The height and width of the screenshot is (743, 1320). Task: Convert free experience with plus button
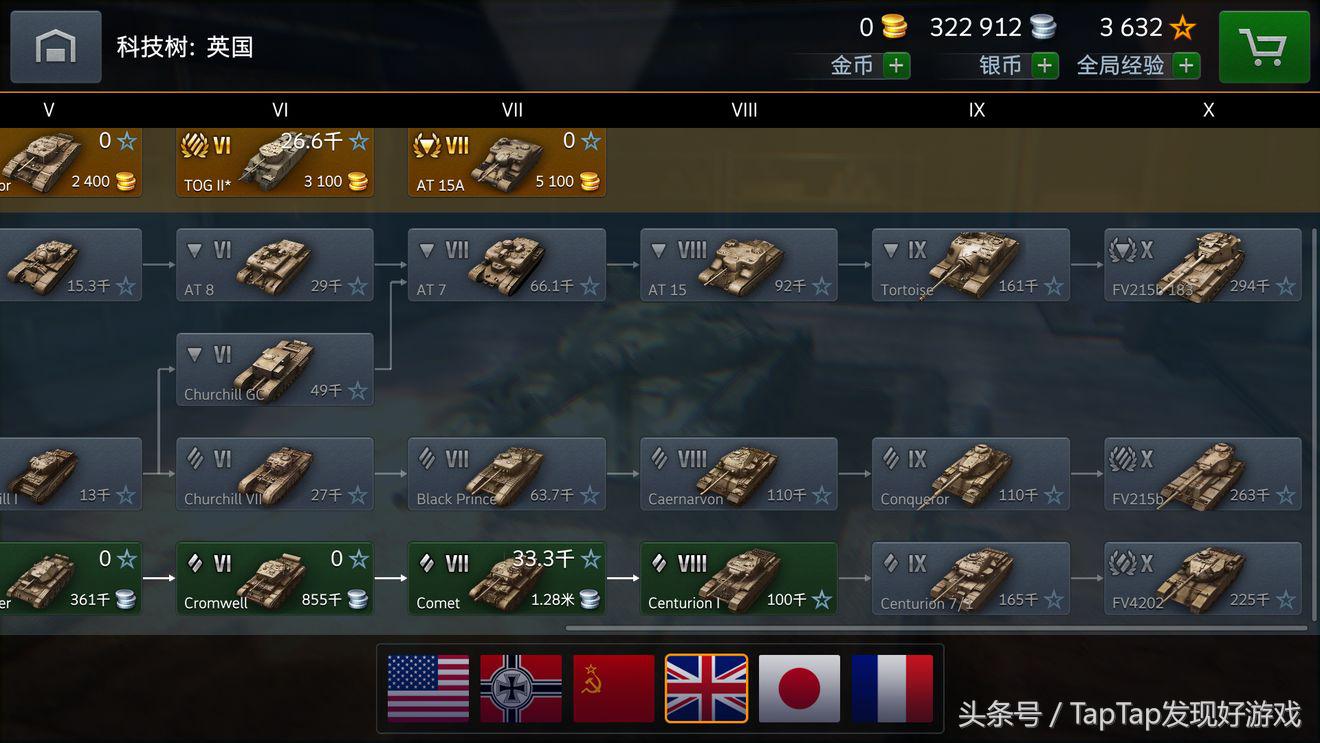[x=1186, y=66]
